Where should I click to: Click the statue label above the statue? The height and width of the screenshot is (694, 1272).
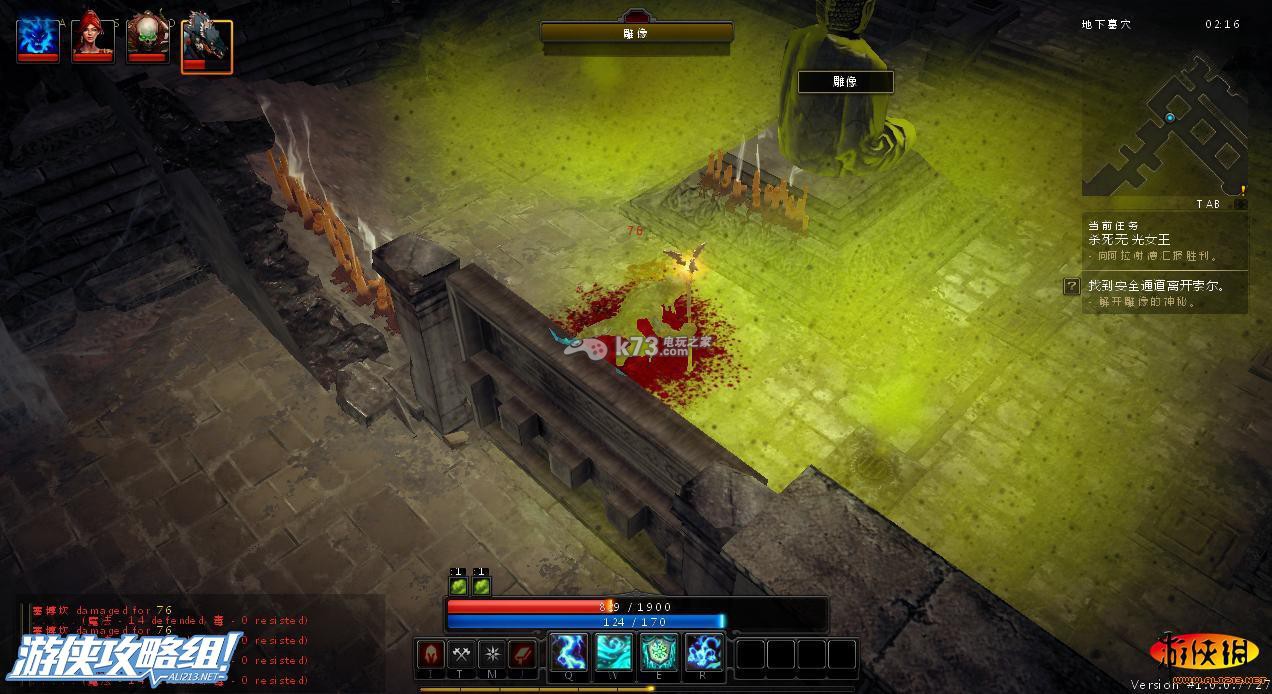pyautogui.click(x=845, y=82)
